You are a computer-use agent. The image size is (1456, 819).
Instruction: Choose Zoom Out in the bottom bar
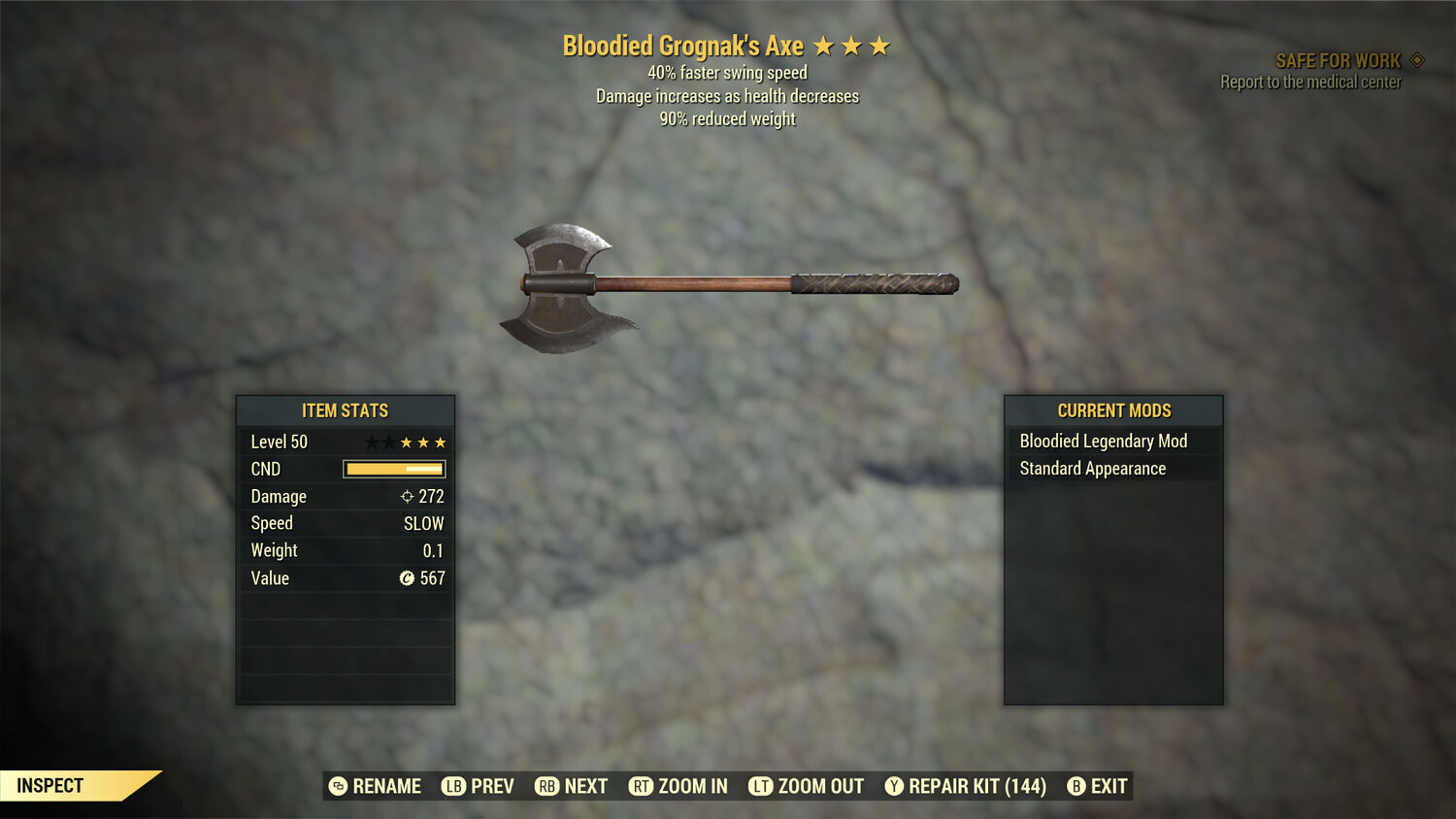[x=807, y=786]
